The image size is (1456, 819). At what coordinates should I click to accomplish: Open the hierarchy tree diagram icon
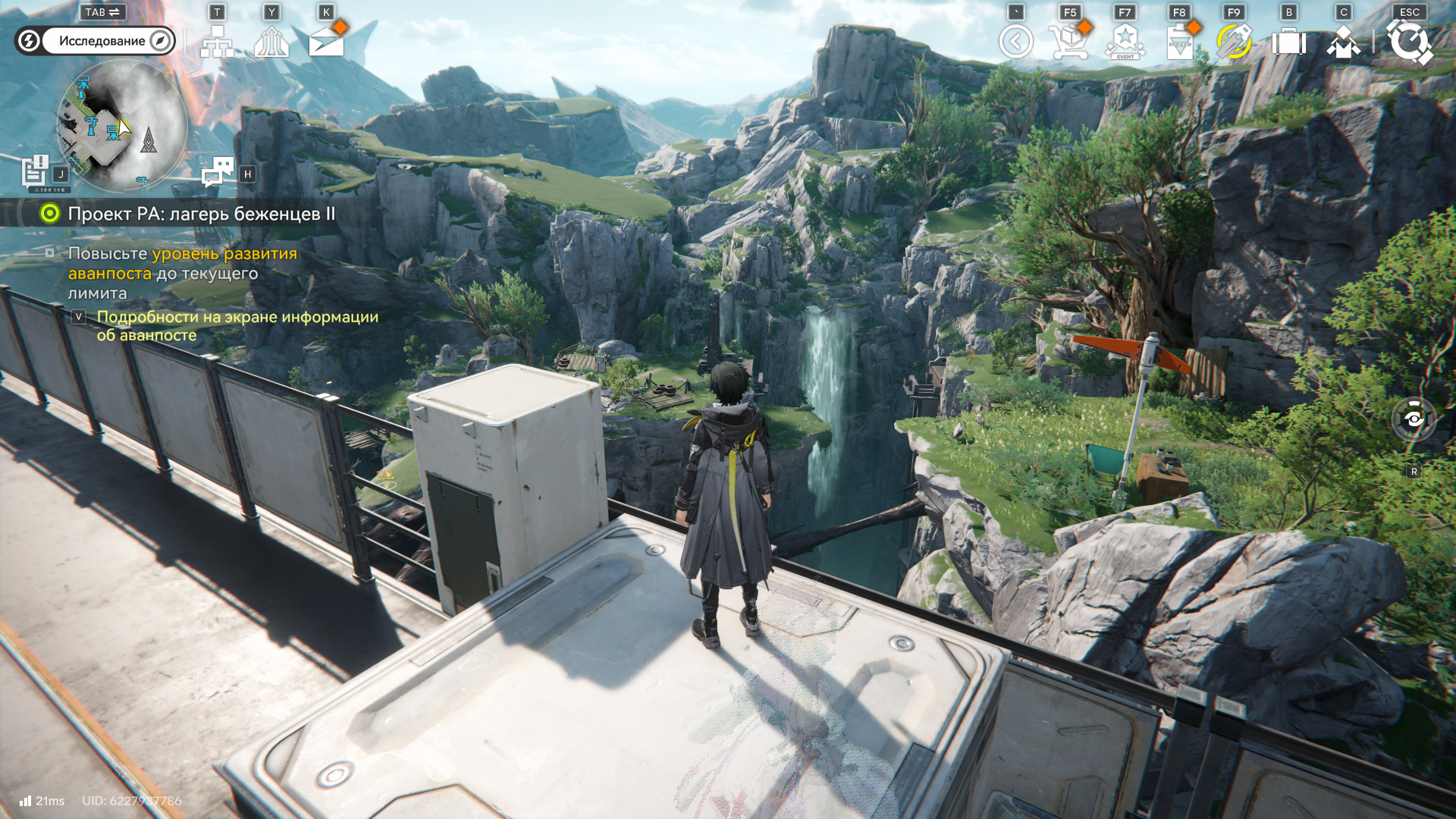pyautogui.click(x=217, y=42)
